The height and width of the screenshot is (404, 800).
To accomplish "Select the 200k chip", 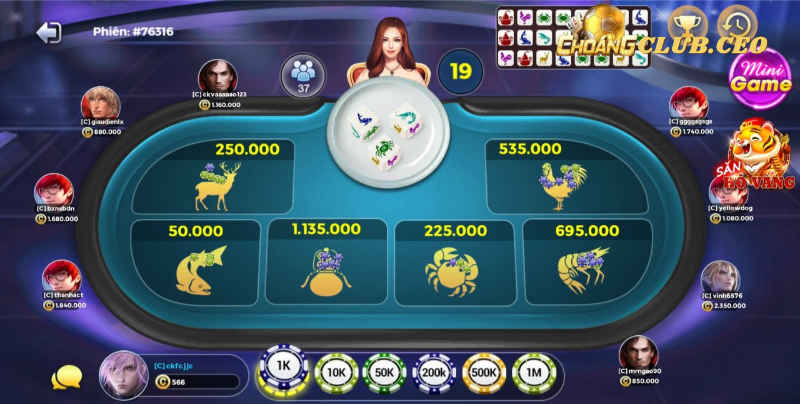I will (434, 373).
